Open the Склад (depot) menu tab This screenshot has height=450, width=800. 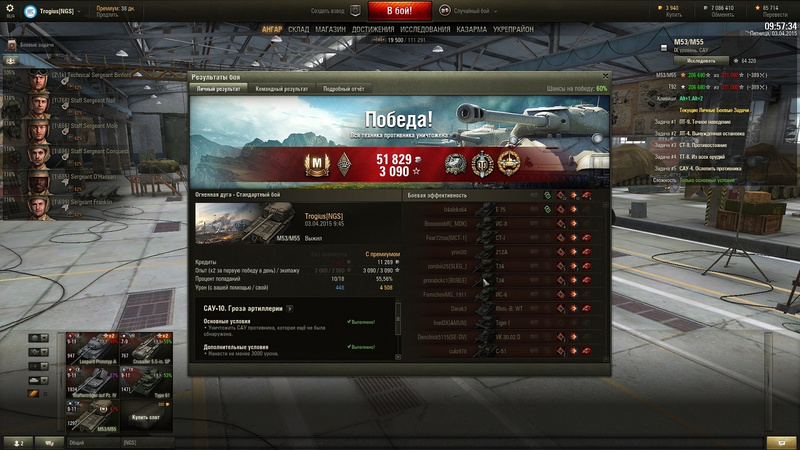(298, 30)
